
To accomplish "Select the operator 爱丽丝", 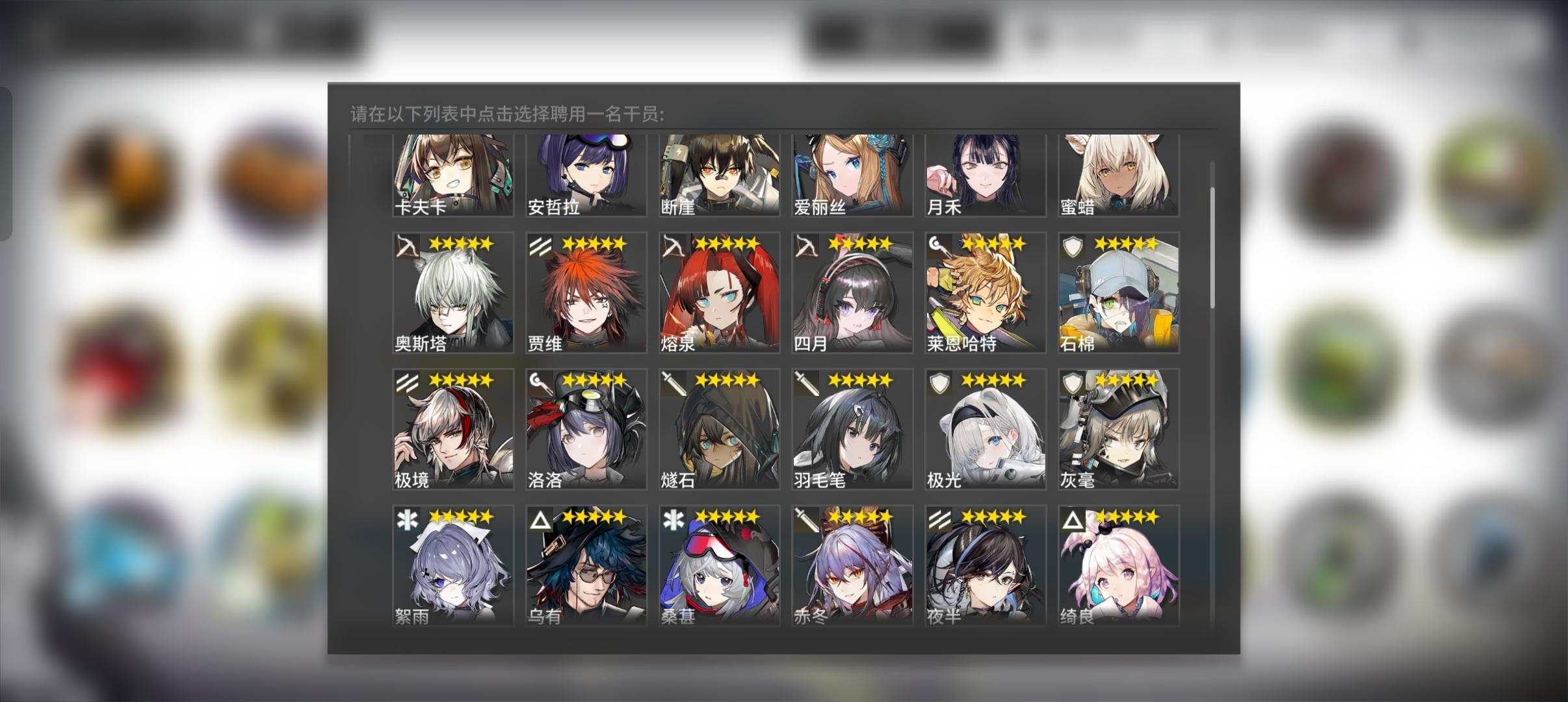I will (x=850, y=175).
